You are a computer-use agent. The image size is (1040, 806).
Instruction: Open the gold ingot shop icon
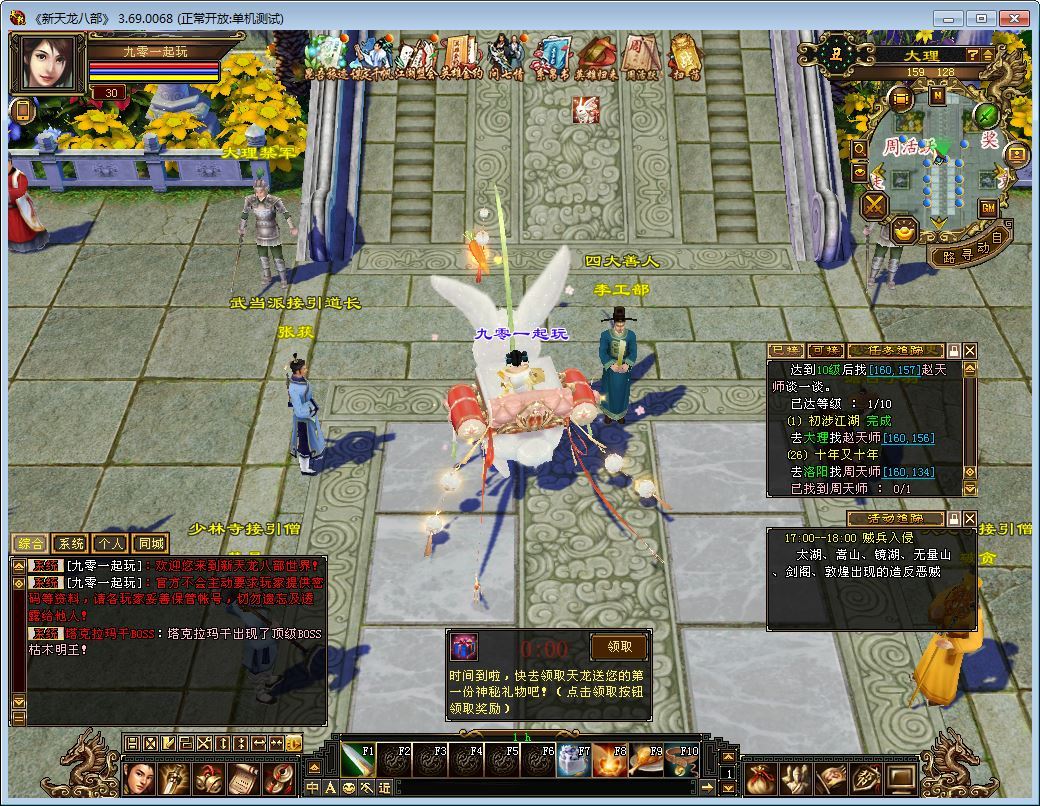904,231
